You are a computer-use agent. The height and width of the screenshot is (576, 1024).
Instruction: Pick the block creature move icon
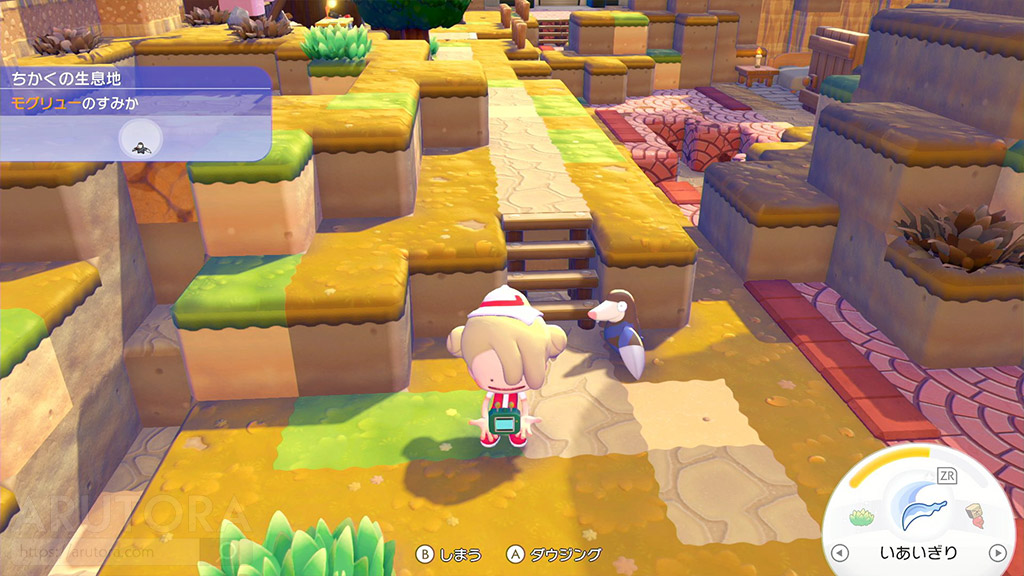tap(975, 516)
